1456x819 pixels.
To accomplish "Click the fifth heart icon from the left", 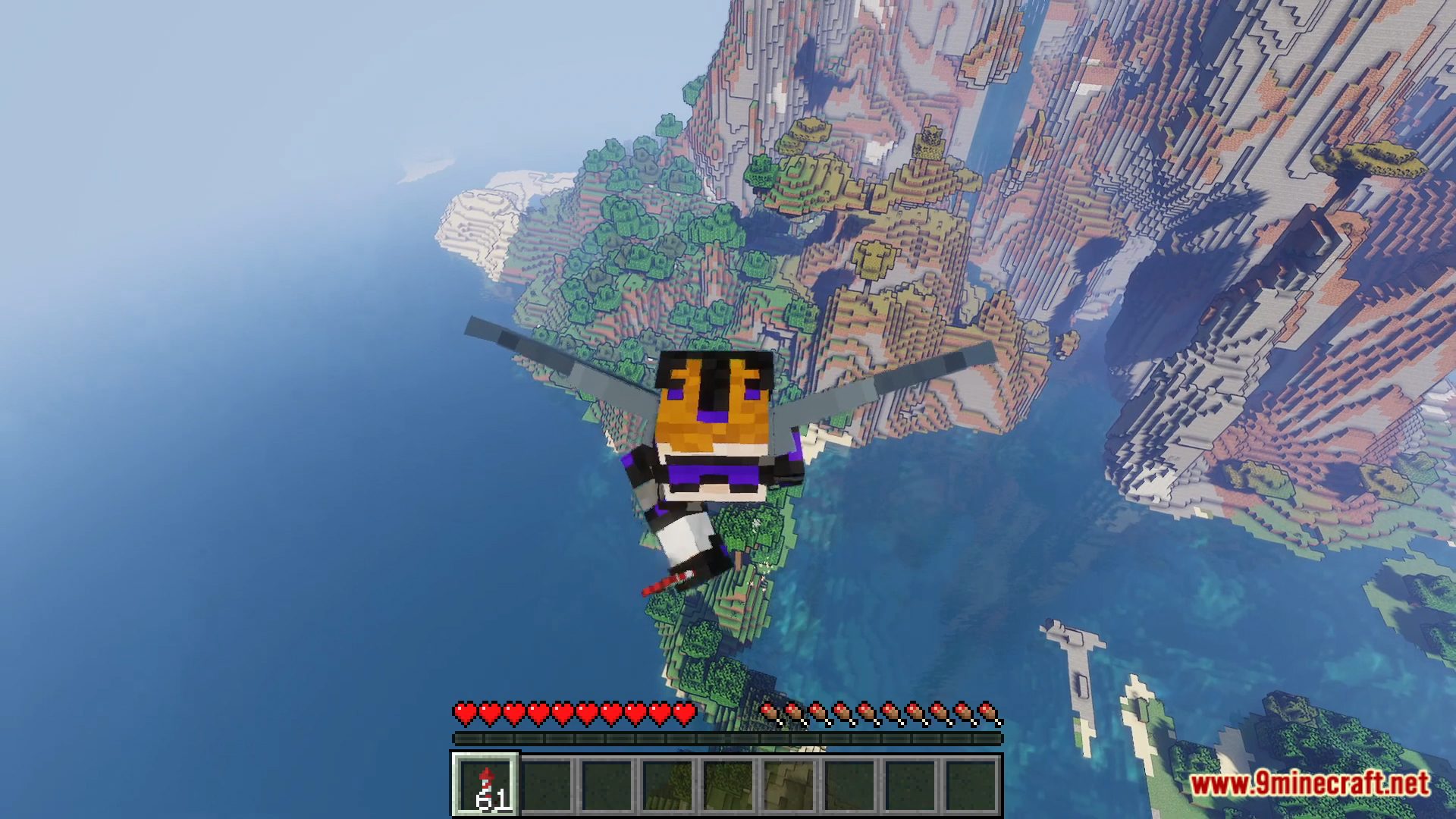I will (563, 713).
